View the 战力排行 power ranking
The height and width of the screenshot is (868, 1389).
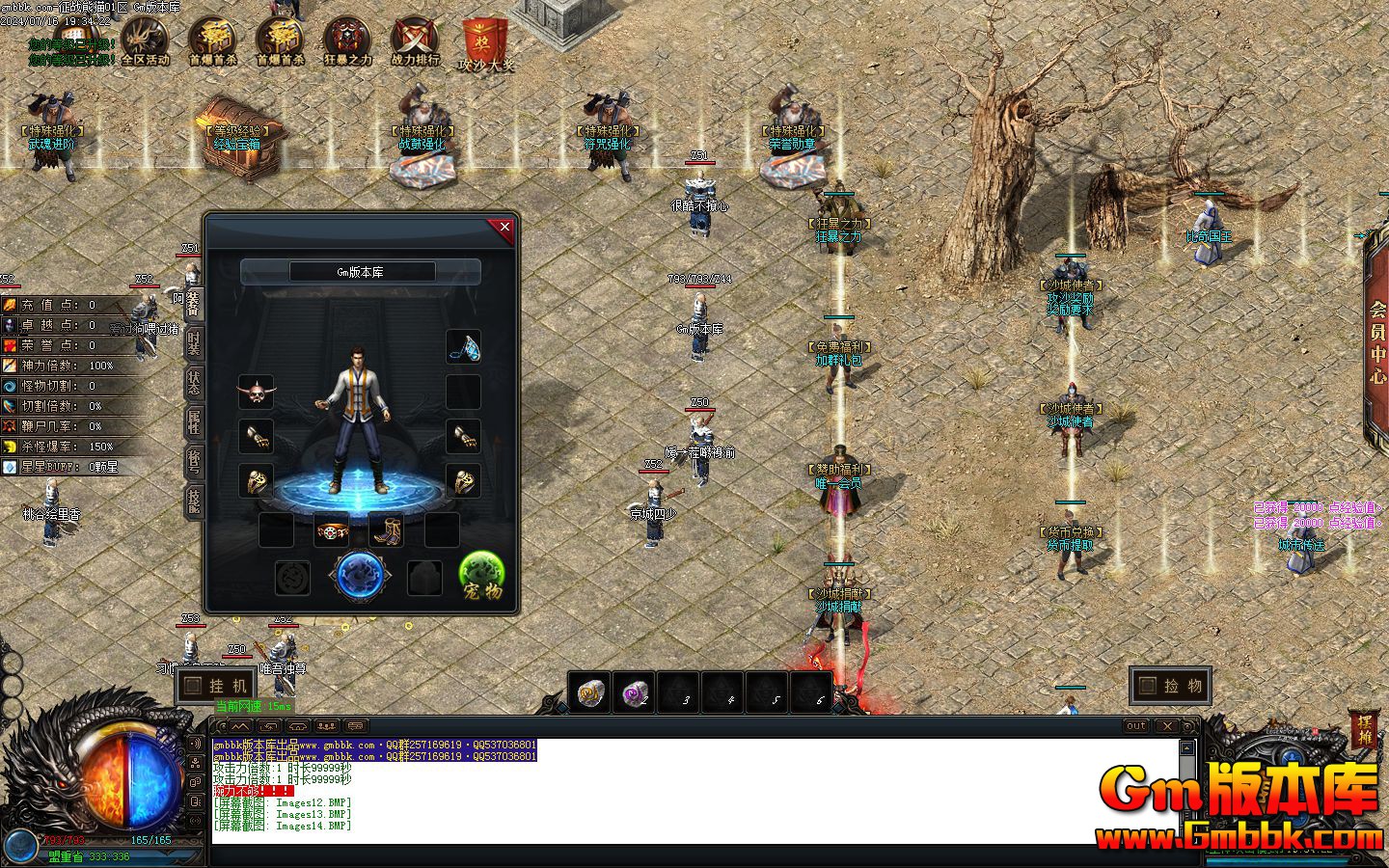415,42
